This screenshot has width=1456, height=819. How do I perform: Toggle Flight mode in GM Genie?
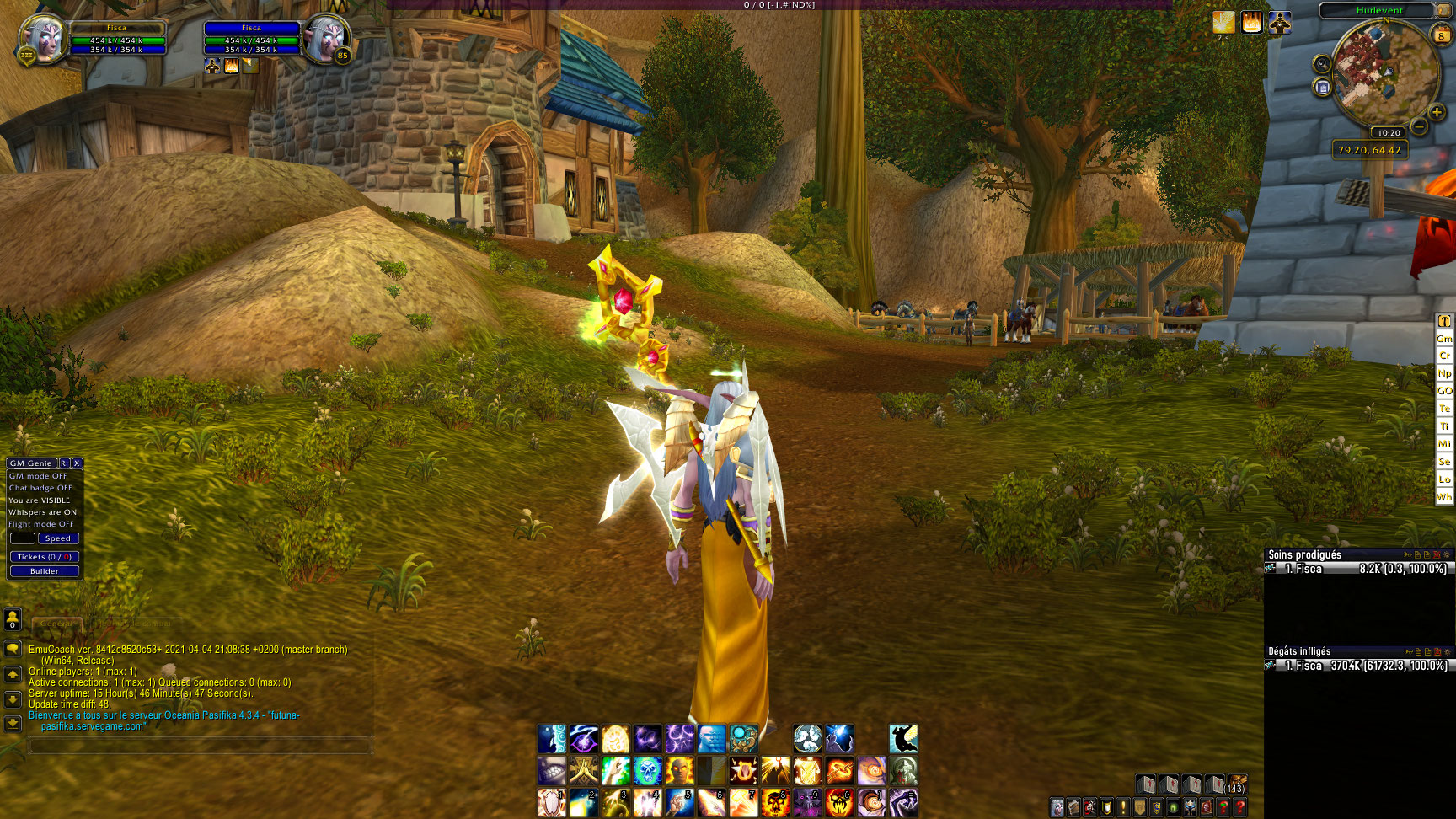pos(41,524)
